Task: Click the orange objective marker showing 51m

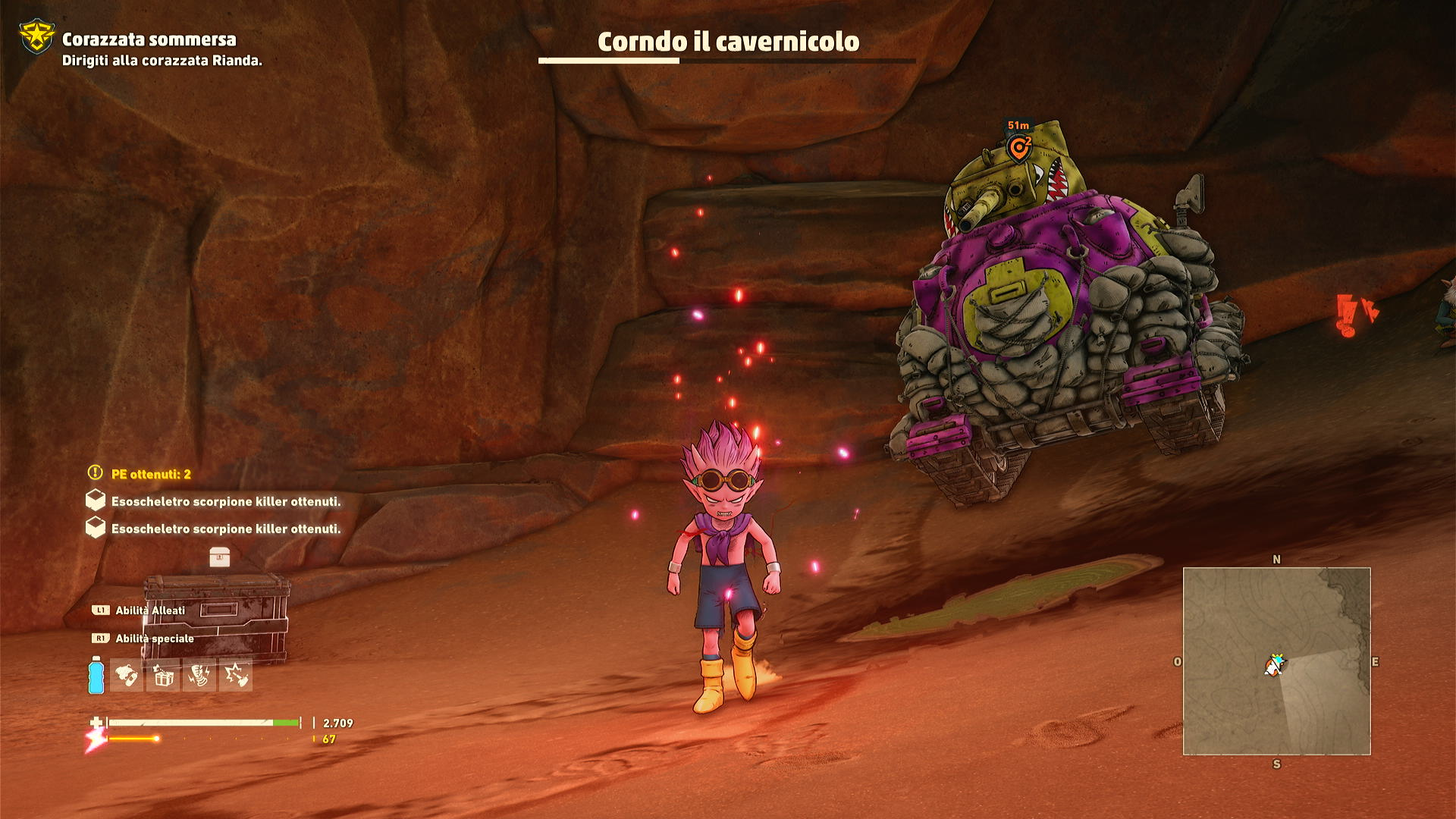Action: click(x=1018, y=148)
